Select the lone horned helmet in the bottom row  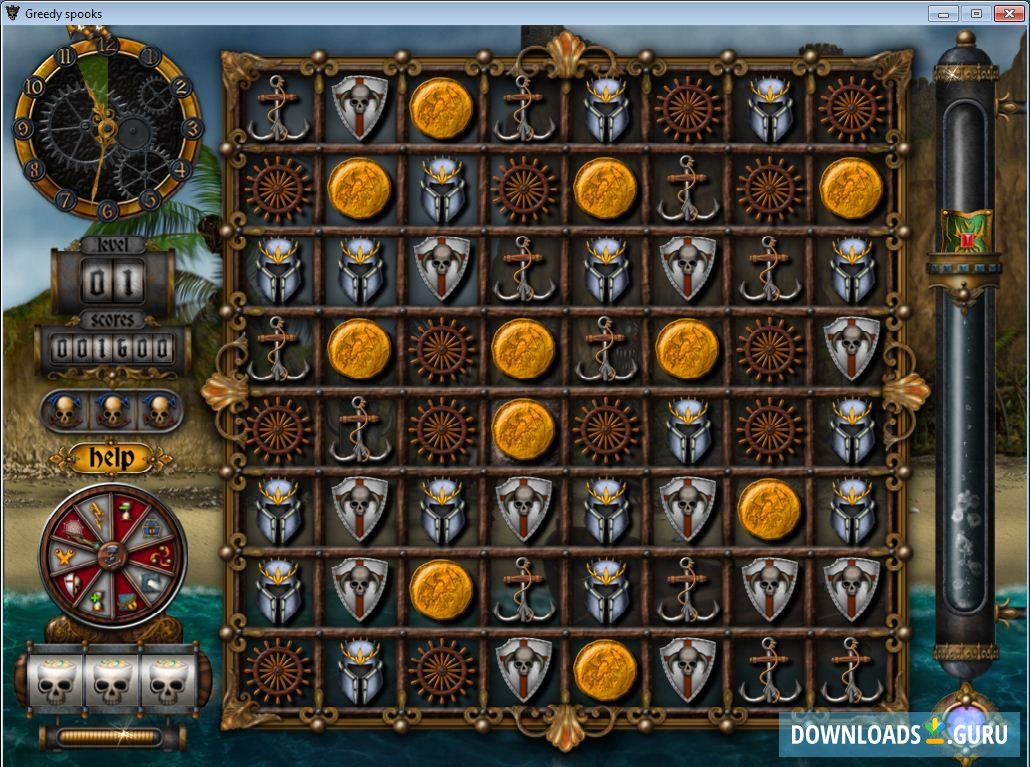click(x=359, y=671)
